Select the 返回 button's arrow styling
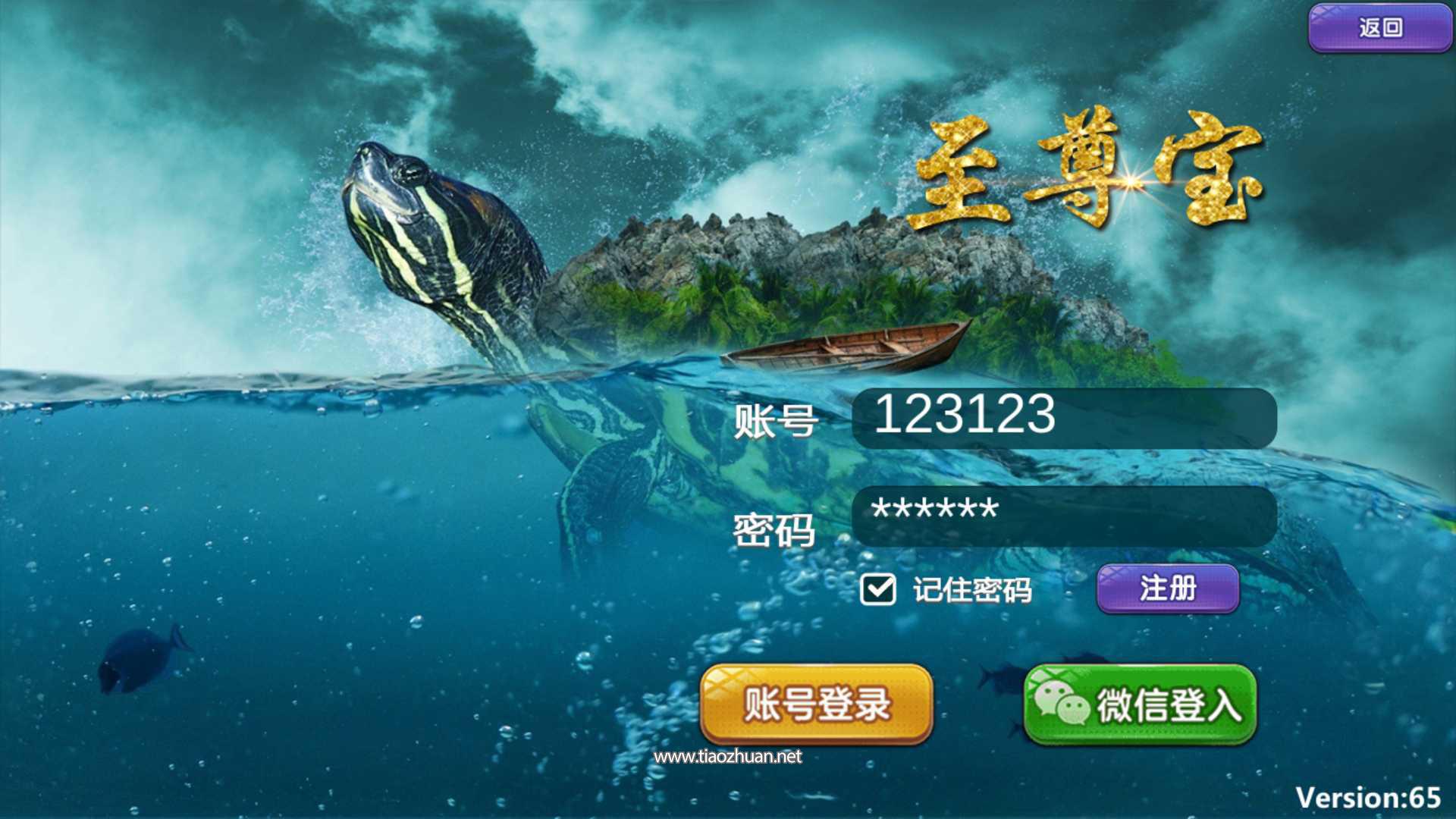1456x819 pixels. tap(1379, 26)
